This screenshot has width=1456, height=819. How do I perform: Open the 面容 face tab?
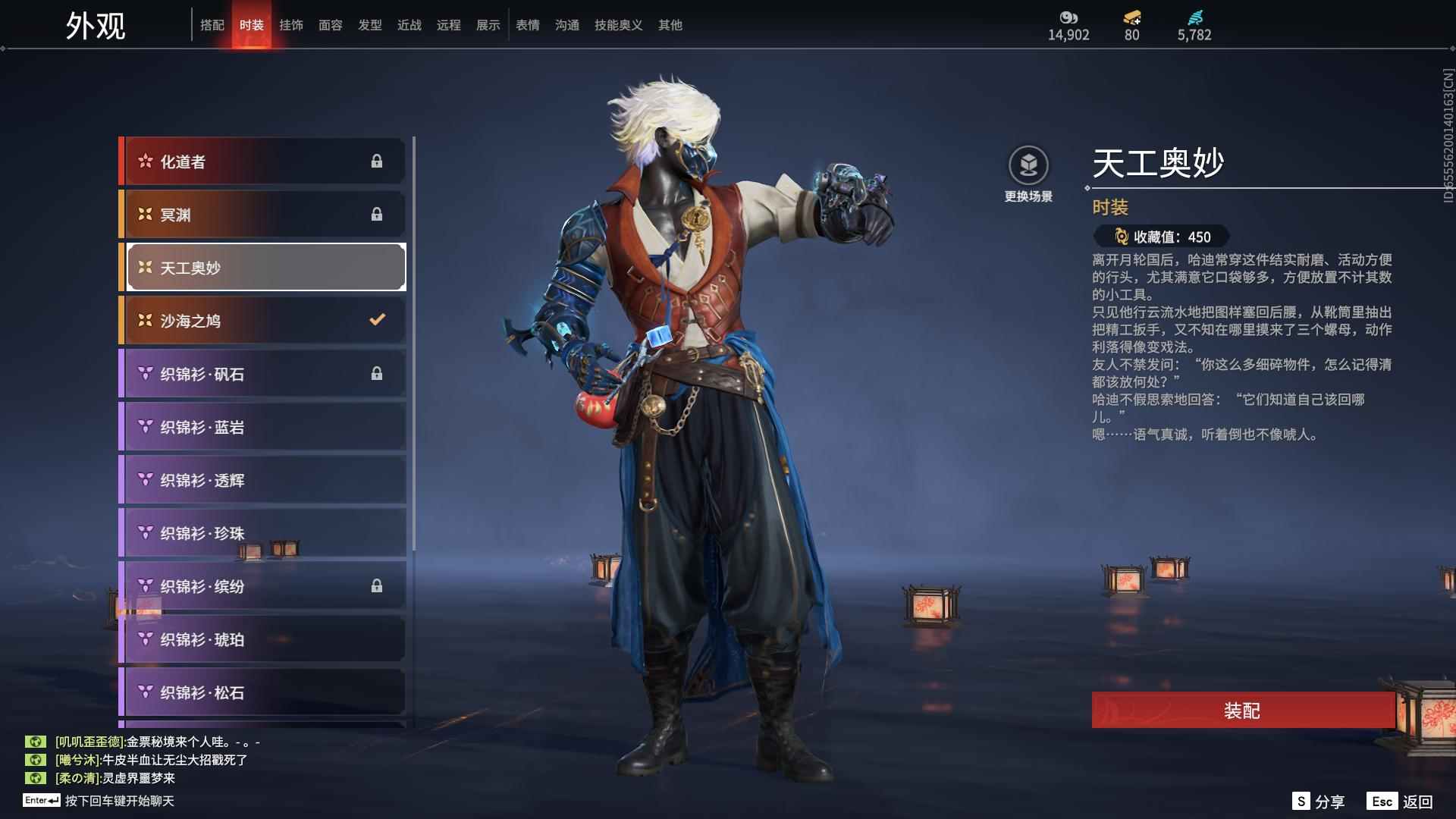coord(331,25)
